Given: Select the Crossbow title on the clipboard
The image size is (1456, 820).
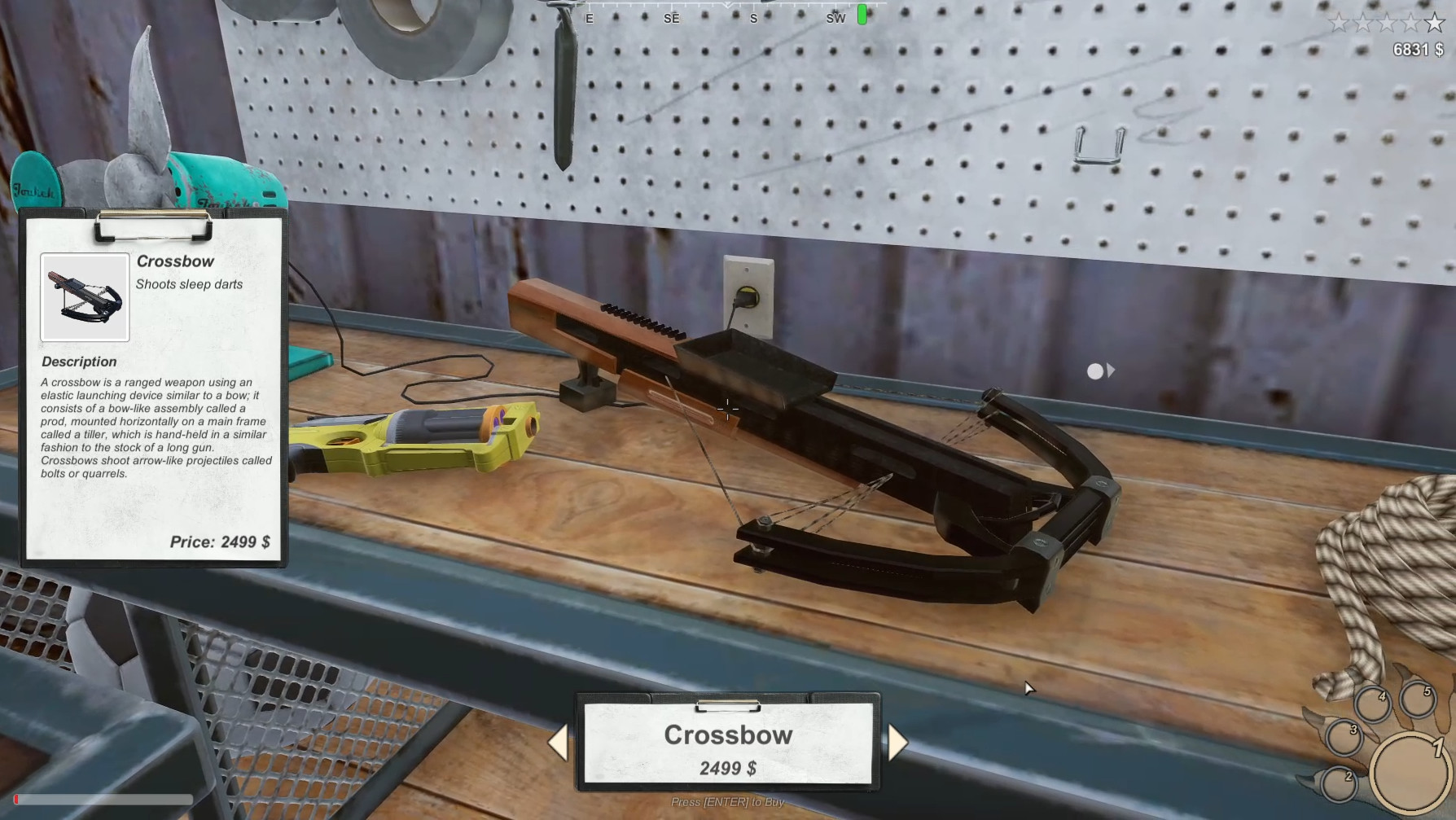Looking at the screenshot, I should [x=176, y=261].
